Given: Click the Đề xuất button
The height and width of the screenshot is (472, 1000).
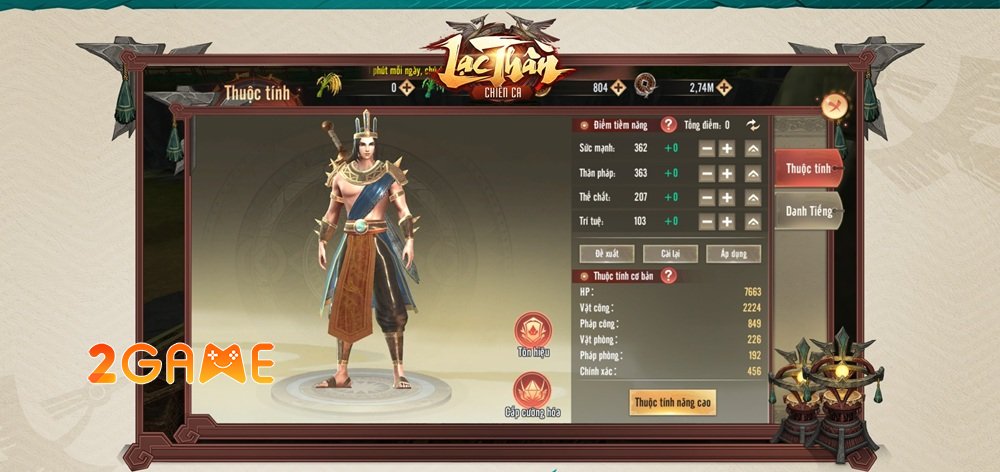Looking at the screenshot, I should pos(607,253).
